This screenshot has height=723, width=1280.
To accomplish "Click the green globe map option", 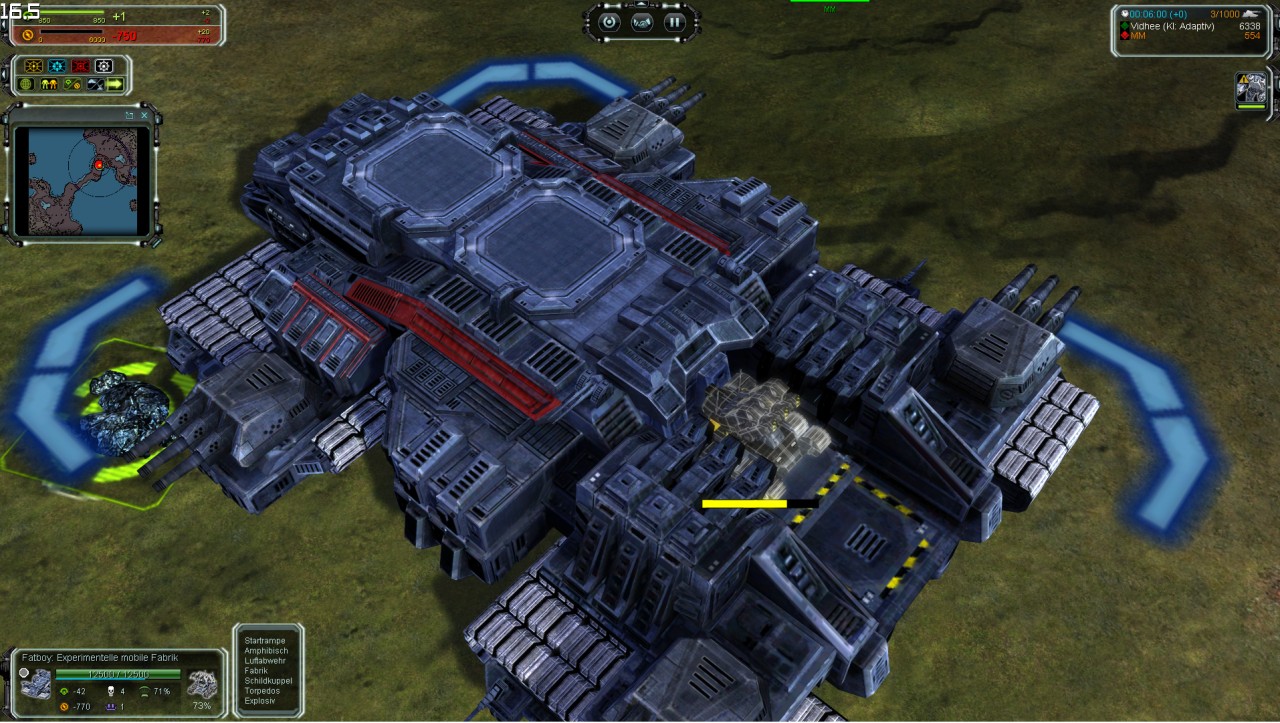I will 26,84.
